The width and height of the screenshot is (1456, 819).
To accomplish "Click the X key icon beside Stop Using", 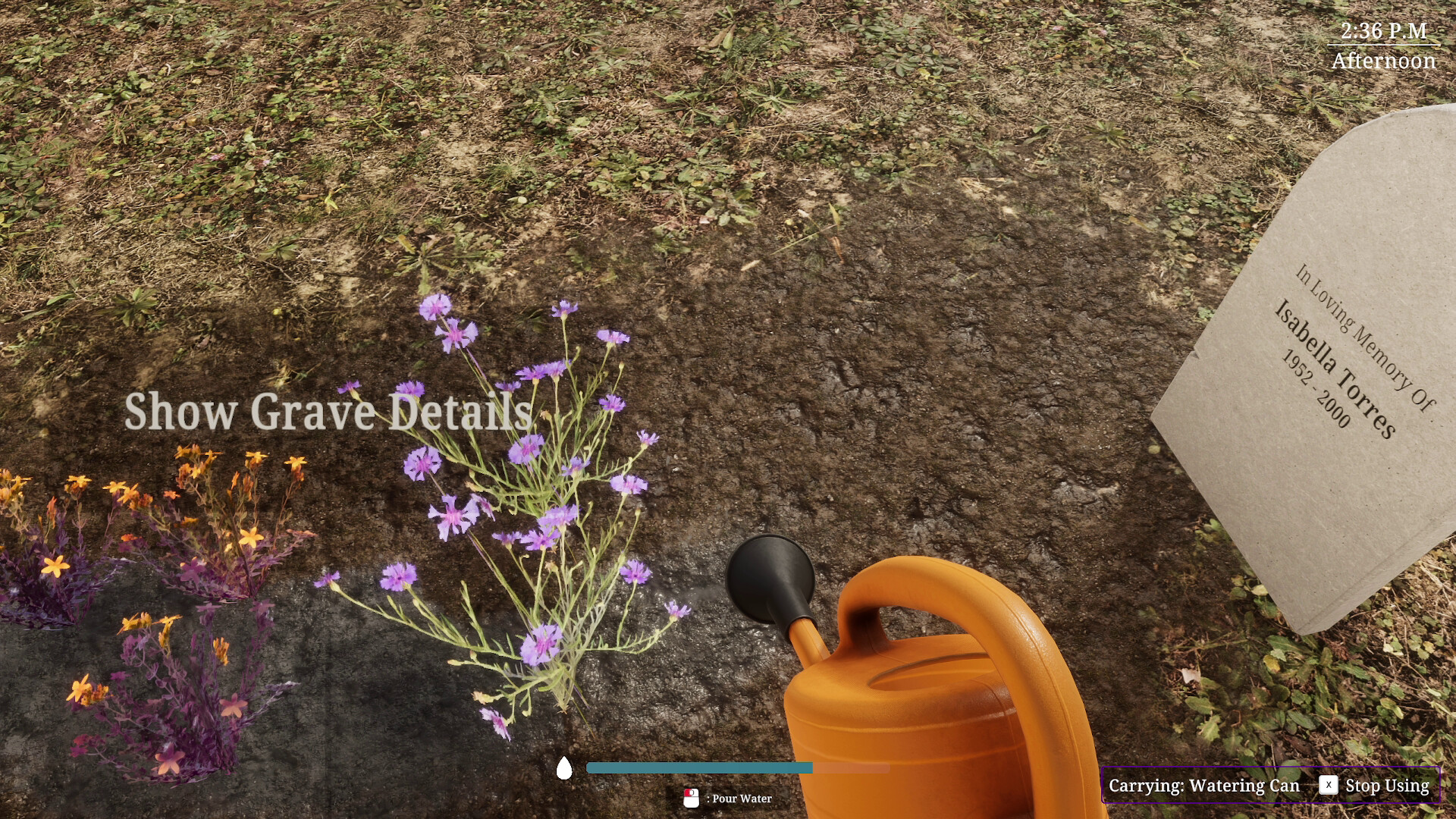I will pyautogui.click(x=1329, y=786).
